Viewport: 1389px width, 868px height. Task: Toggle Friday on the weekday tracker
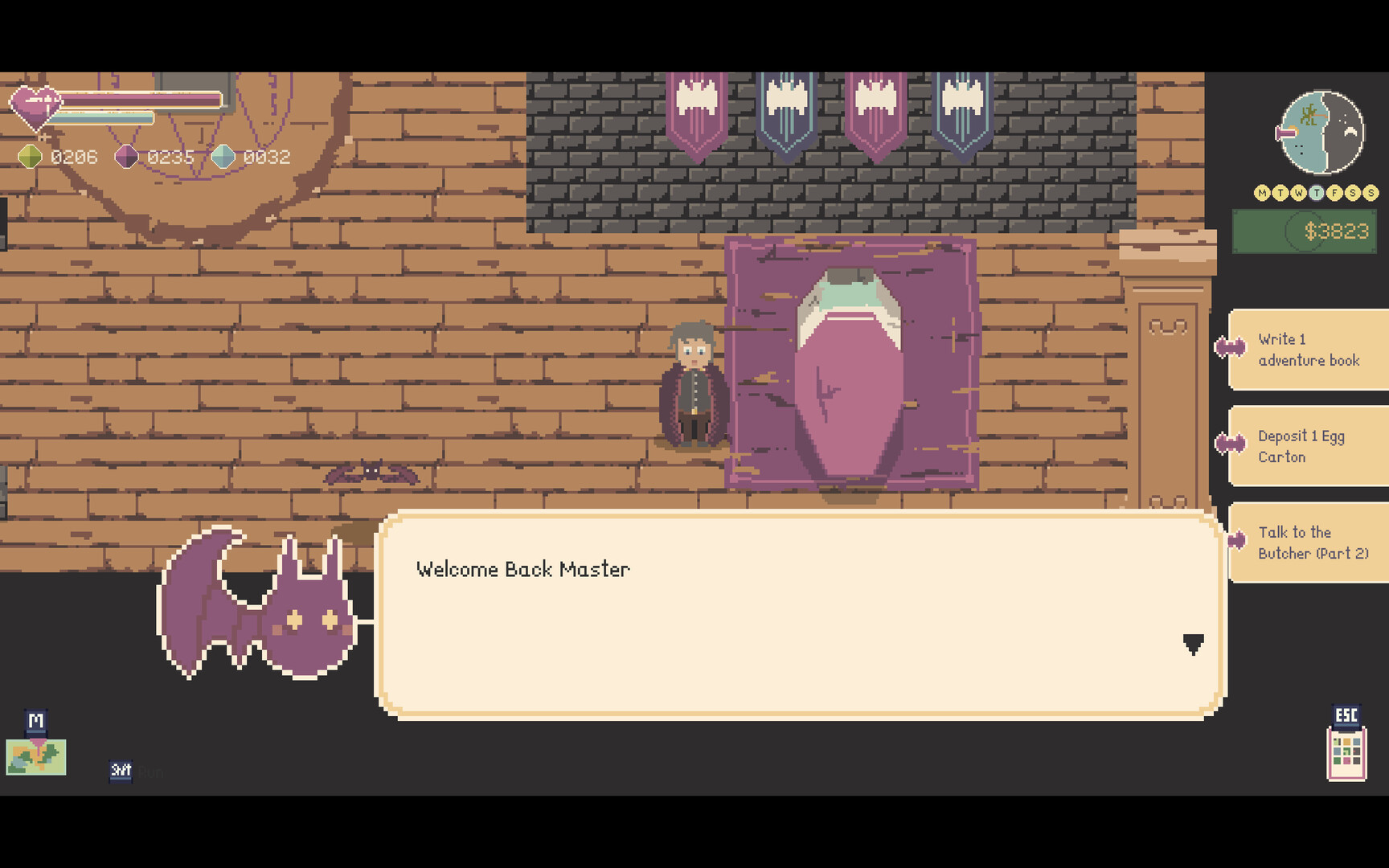(x=1337, y=193)
